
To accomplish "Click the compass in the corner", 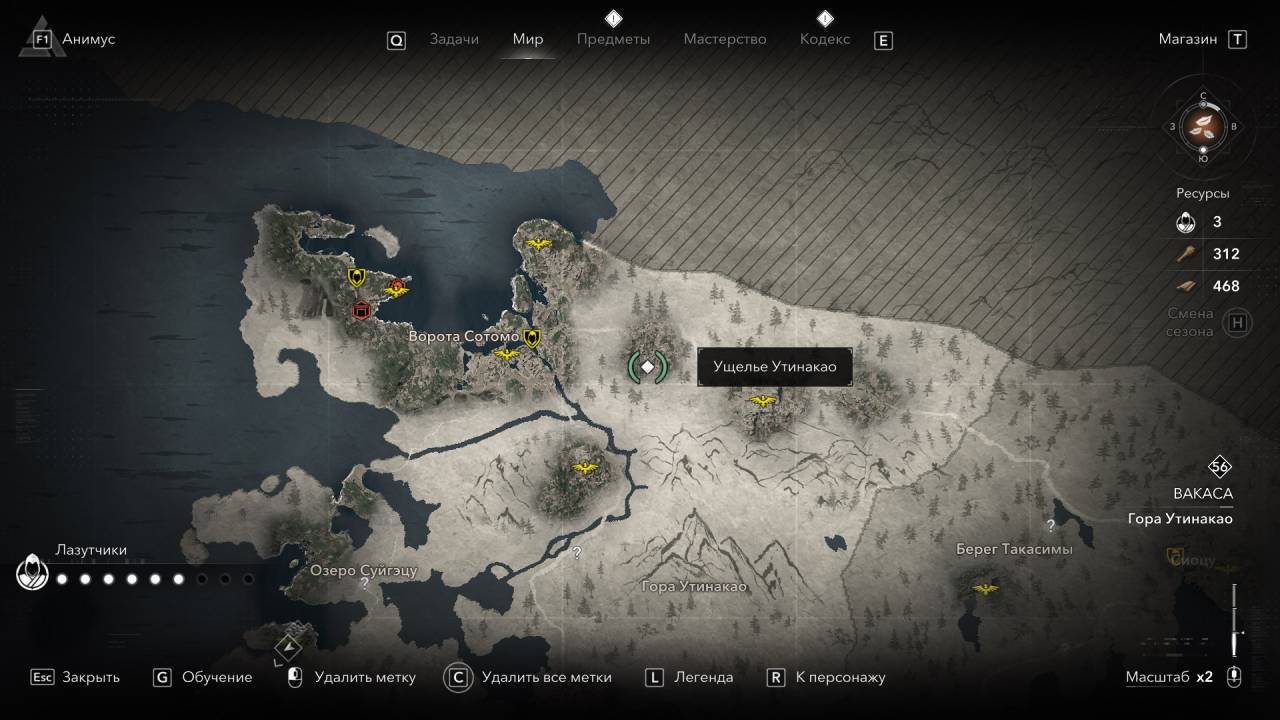I will click(1203, 127).
